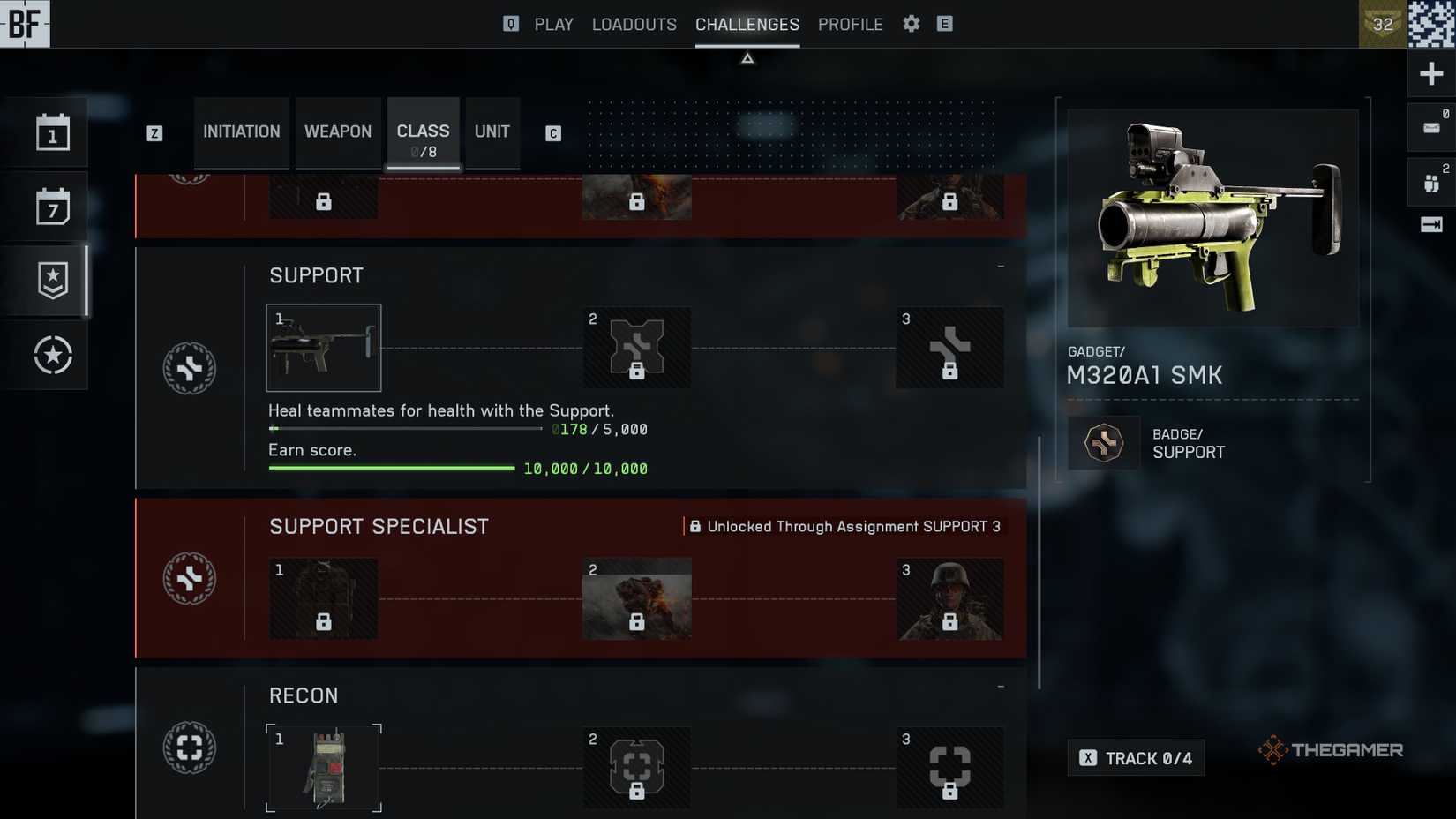
Task: Click the Earn score progress bar
Action: click(x=391, y=468)
